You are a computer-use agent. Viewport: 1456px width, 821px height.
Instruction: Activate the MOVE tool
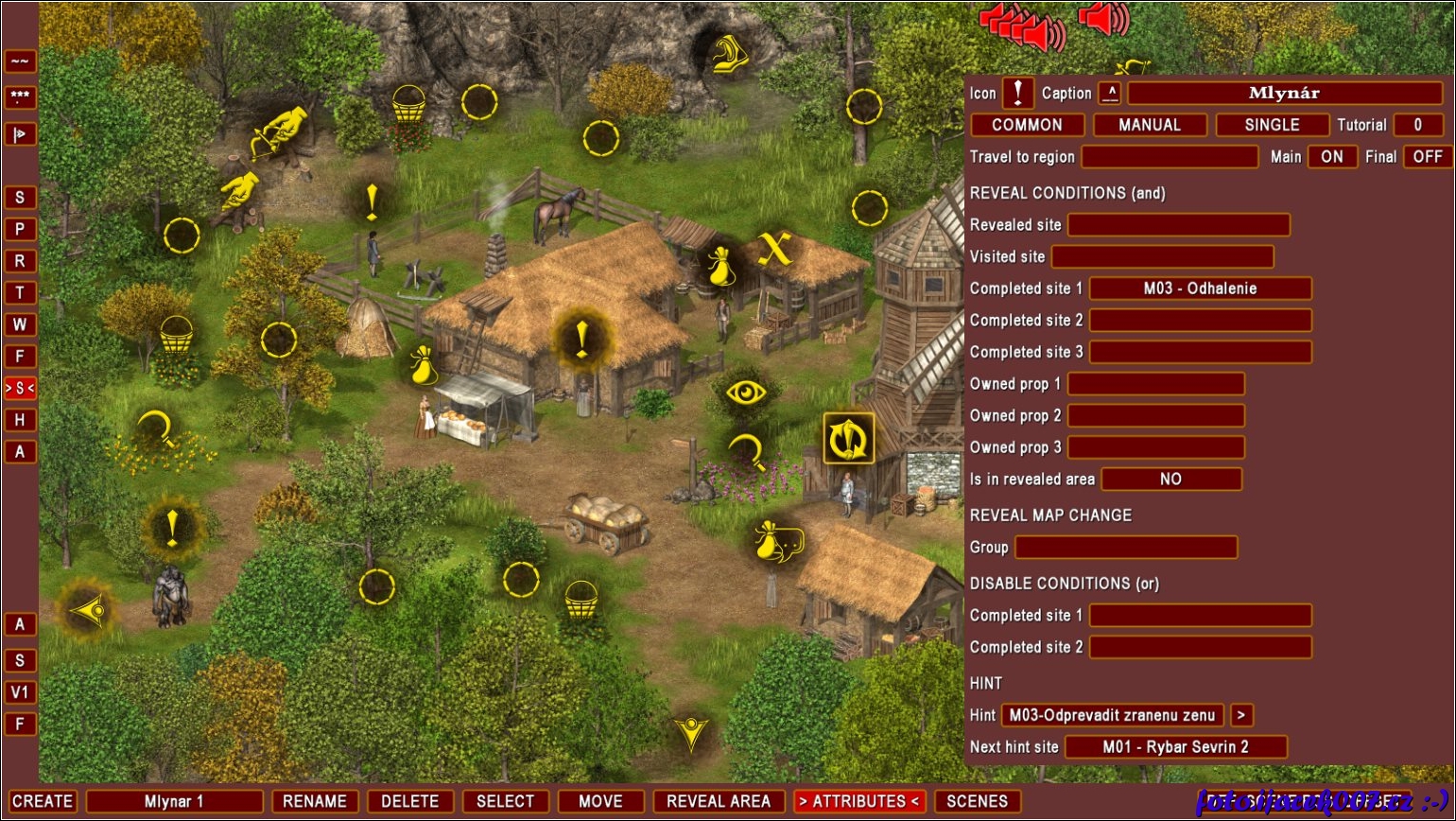[x=600, y=801]
